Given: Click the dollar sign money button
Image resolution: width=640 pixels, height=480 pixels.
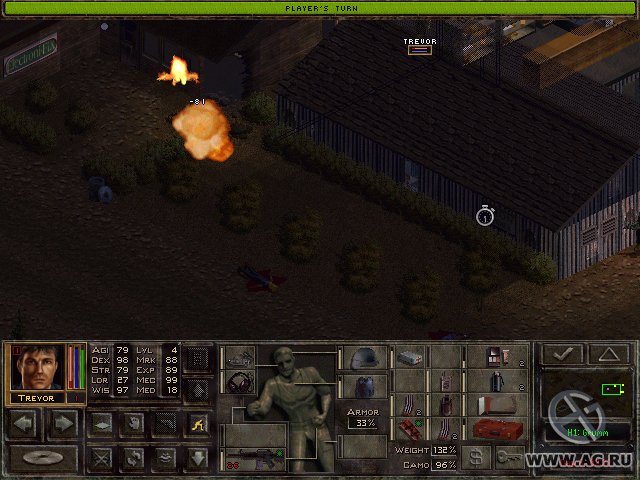Looking at the screenshot, I should click(x=478, y=456).
